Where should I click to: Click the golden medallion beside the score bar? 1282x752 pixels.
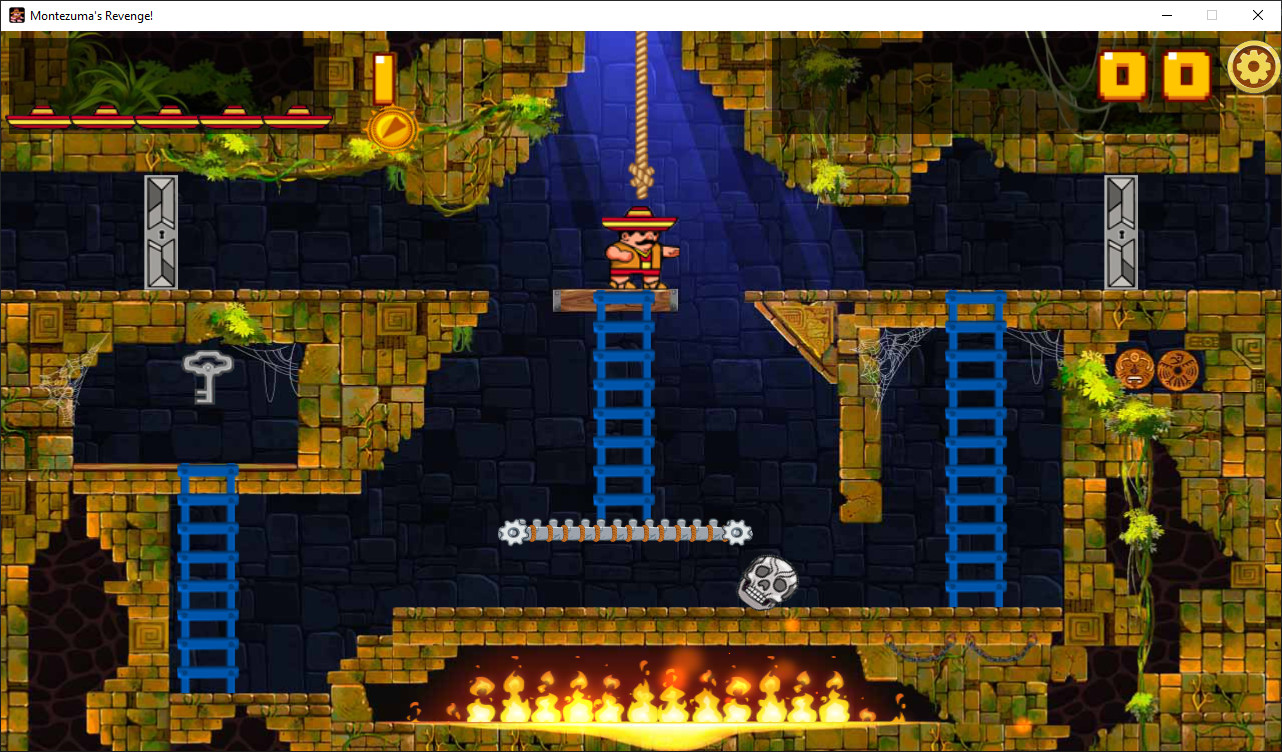pyautogui.click(x=390, y=130)
